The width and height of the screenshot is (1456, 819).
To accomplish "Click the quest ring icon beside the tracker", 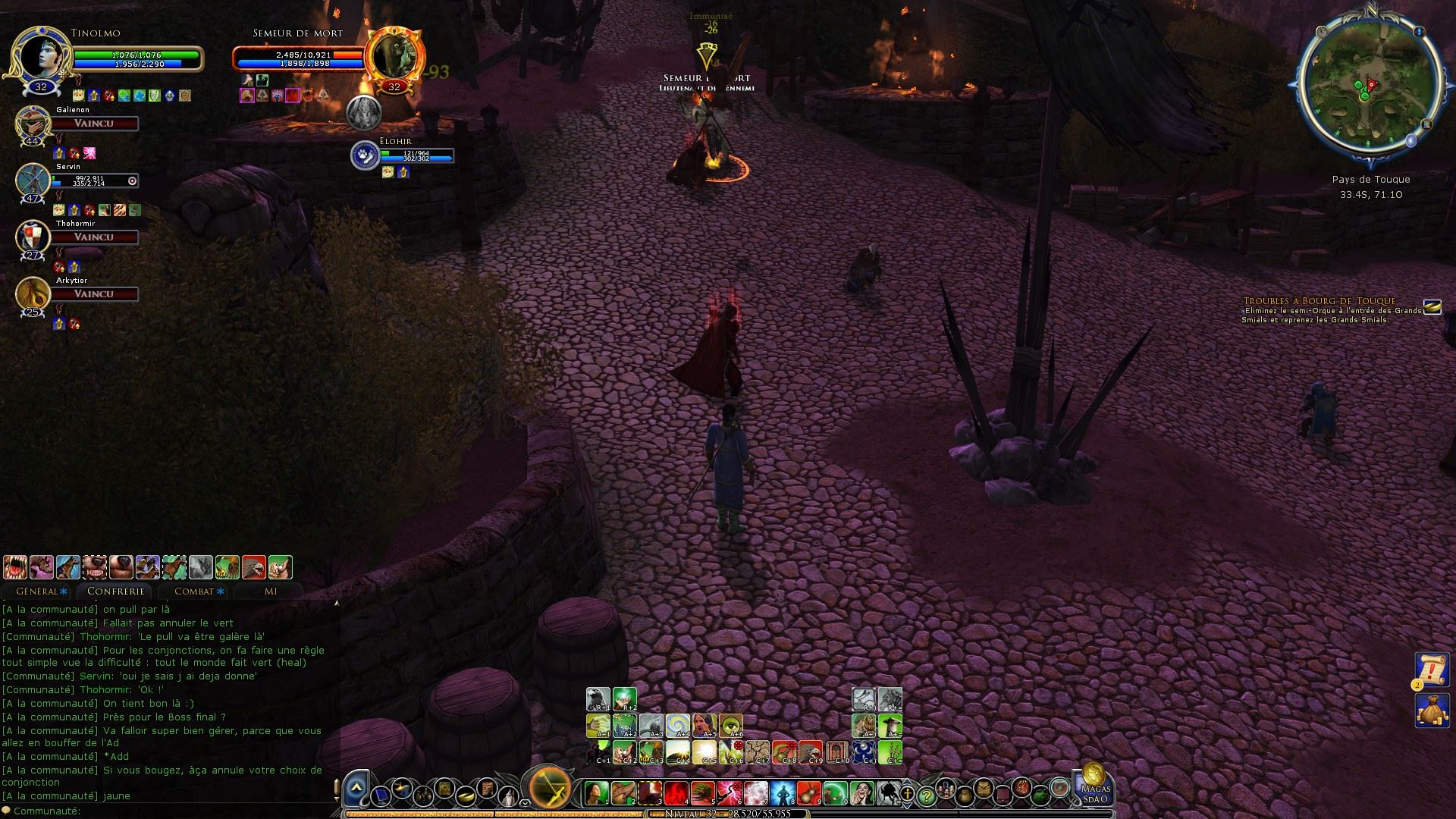I will [x=1432, y=306].
